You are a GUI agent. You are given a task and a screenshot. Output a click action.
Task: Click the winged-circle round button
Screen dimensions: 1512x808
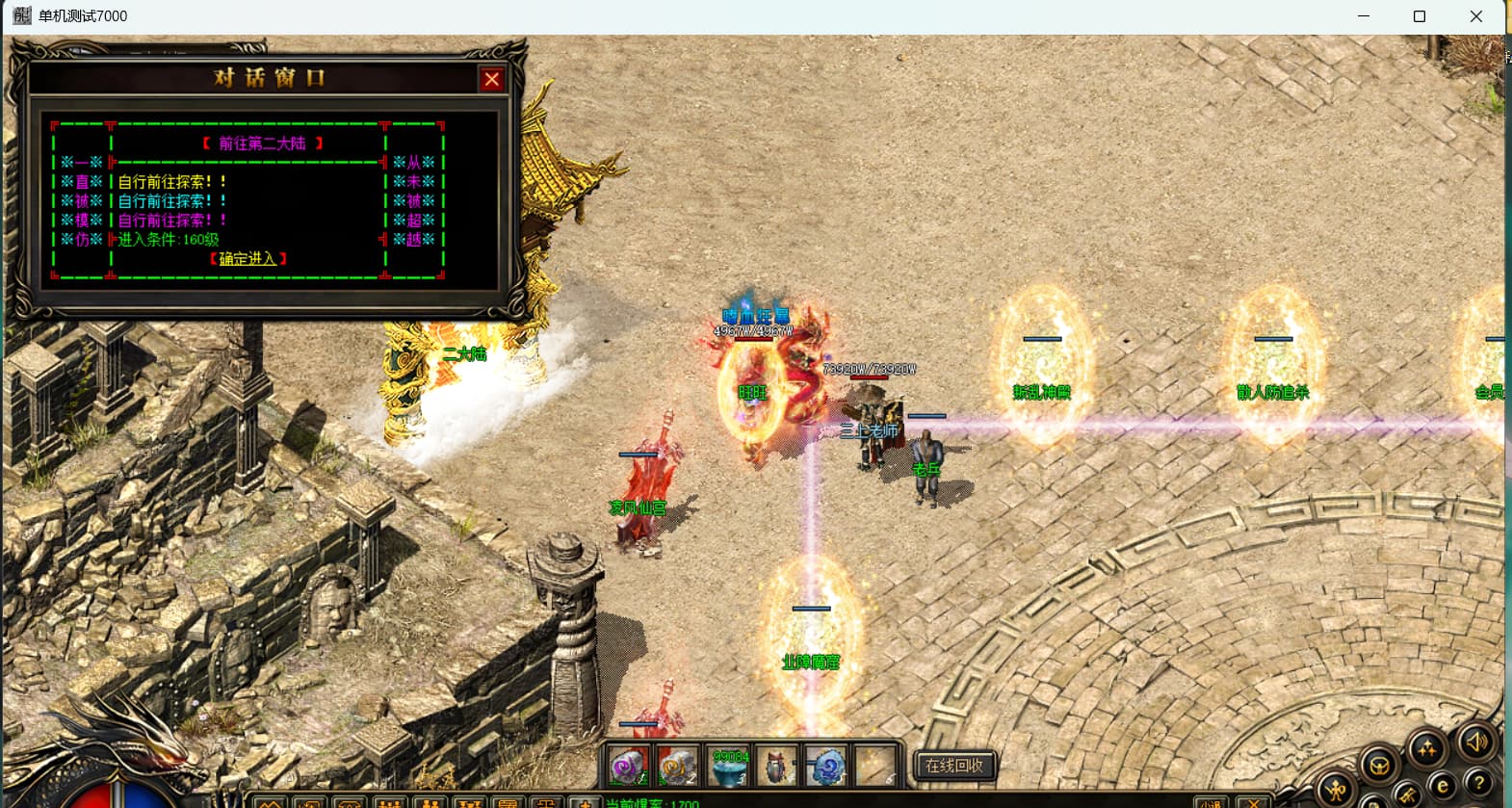tap(1379, 767)
